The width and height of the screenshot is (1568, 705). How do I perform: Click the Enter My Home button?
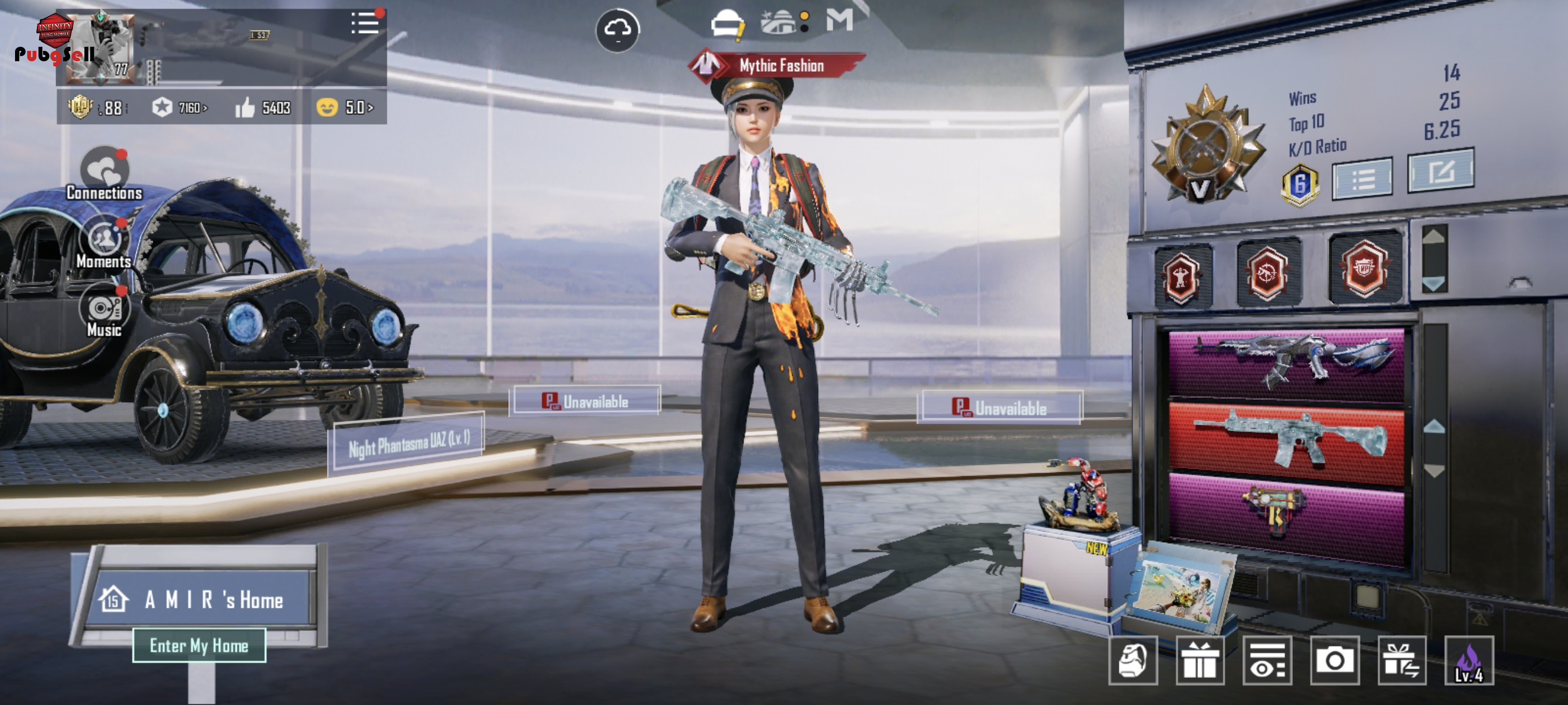pyautogui.click(x=199, y=645)
